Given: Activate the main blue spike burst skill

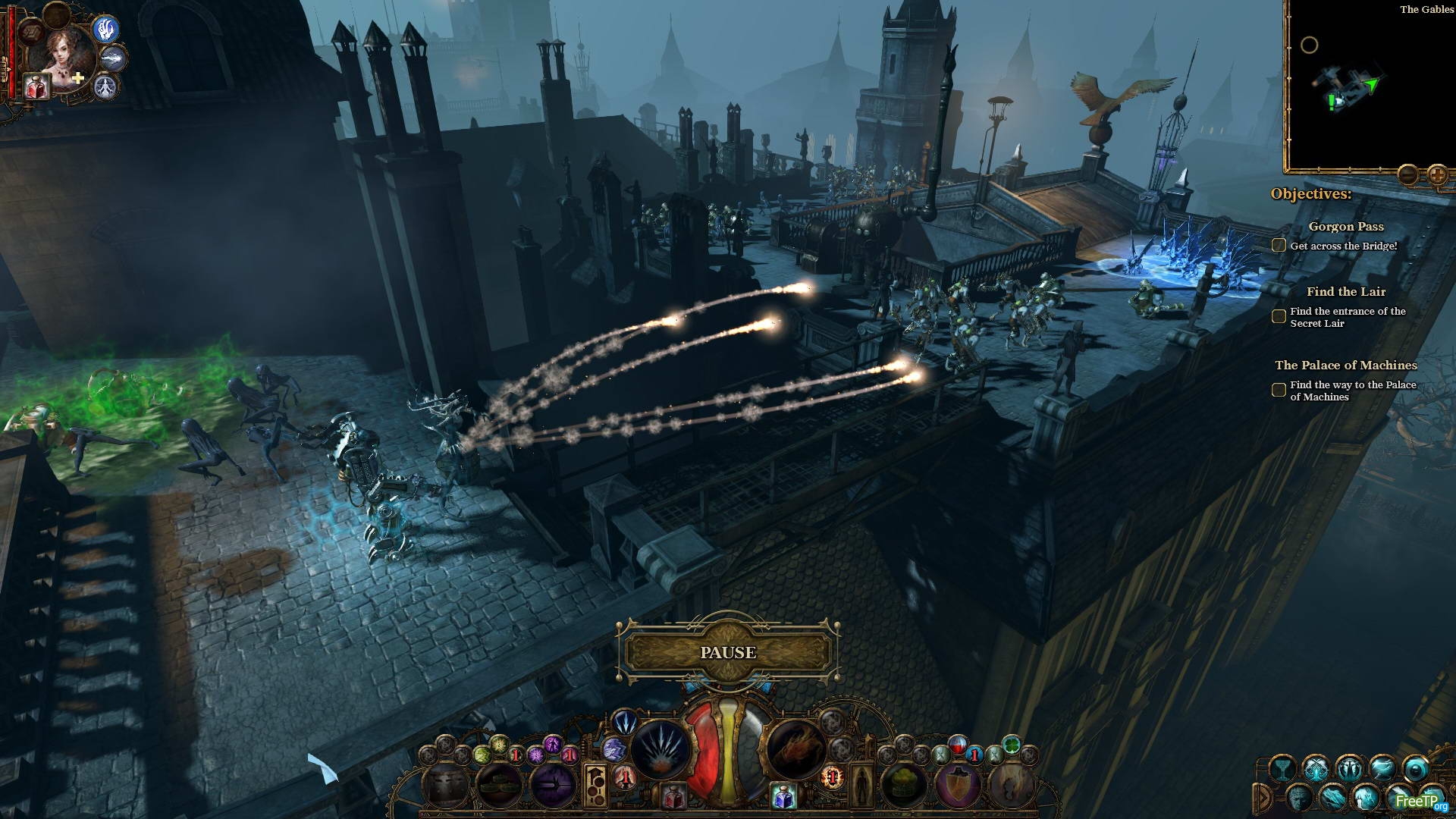Looking at the screenshot, I should point(659,749).
